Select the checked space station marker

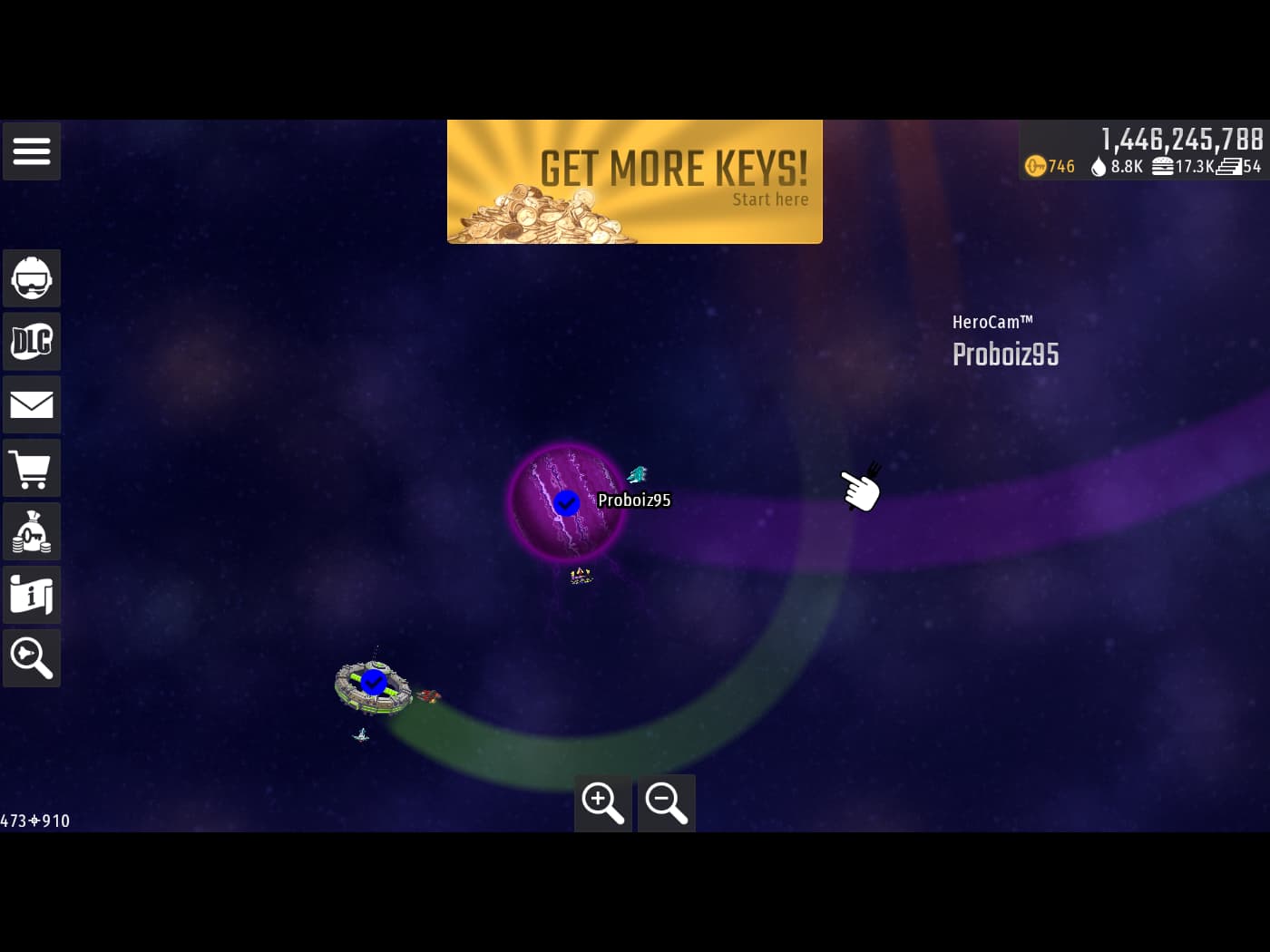[x=373, y=682]
